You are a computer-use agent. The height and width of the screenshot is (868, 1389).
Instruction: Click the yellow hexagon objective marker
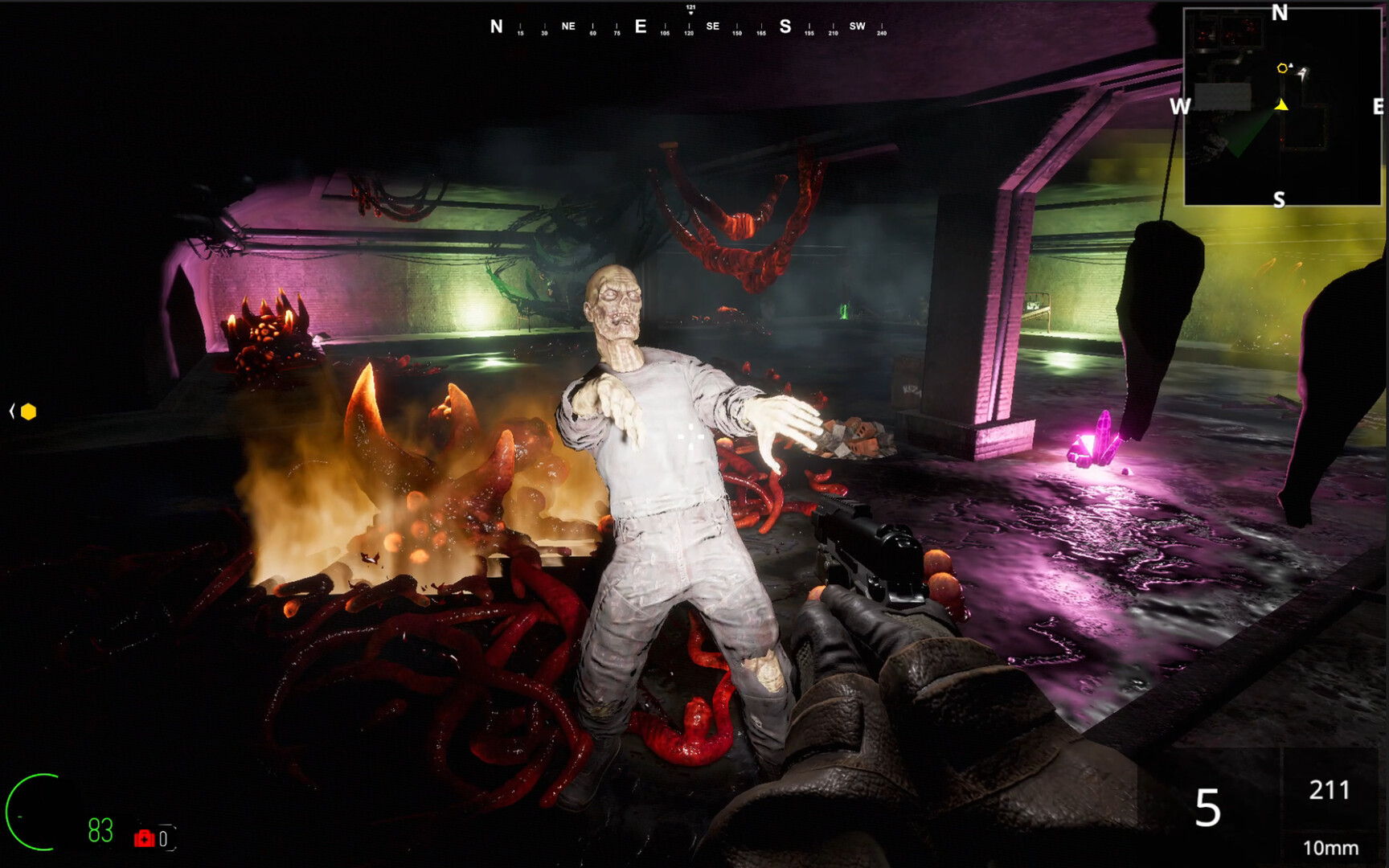(x=29, y=412)
